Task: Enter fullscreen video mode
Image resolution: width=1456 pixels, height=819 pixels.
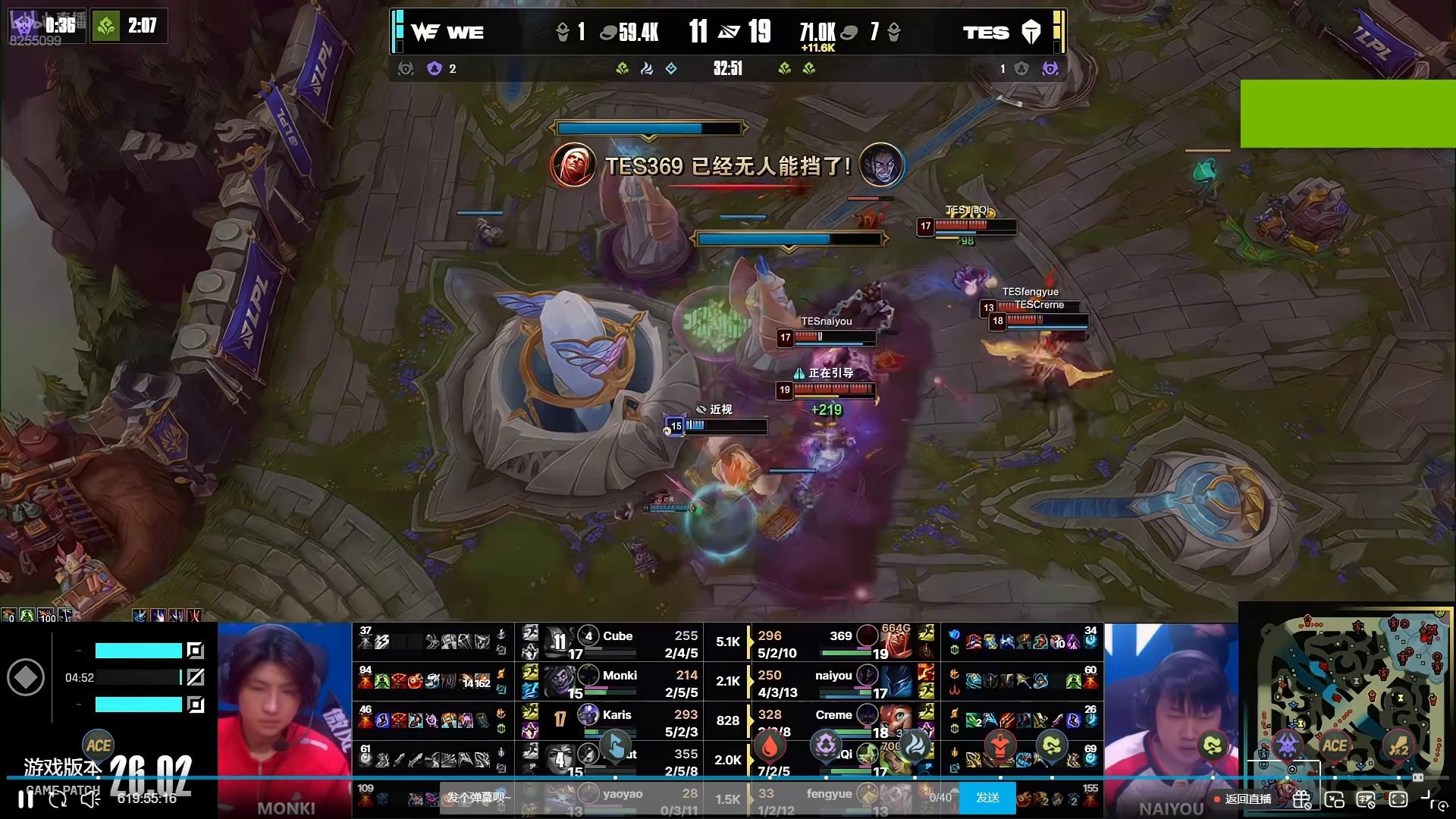Action: coord(1398,799)
